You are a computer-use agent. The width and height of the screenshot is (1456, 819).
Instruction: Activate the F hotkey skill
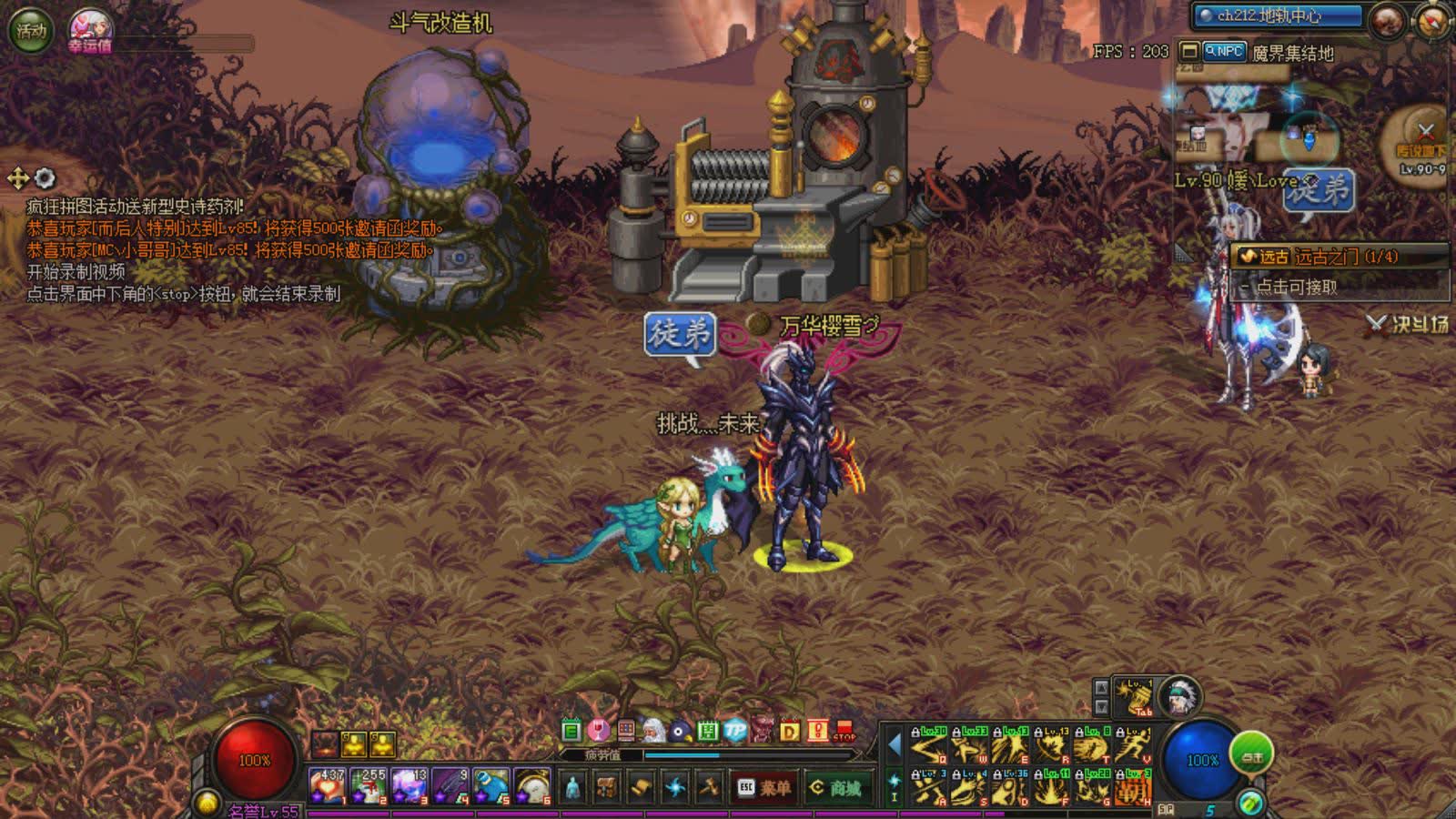(1051, 788)
